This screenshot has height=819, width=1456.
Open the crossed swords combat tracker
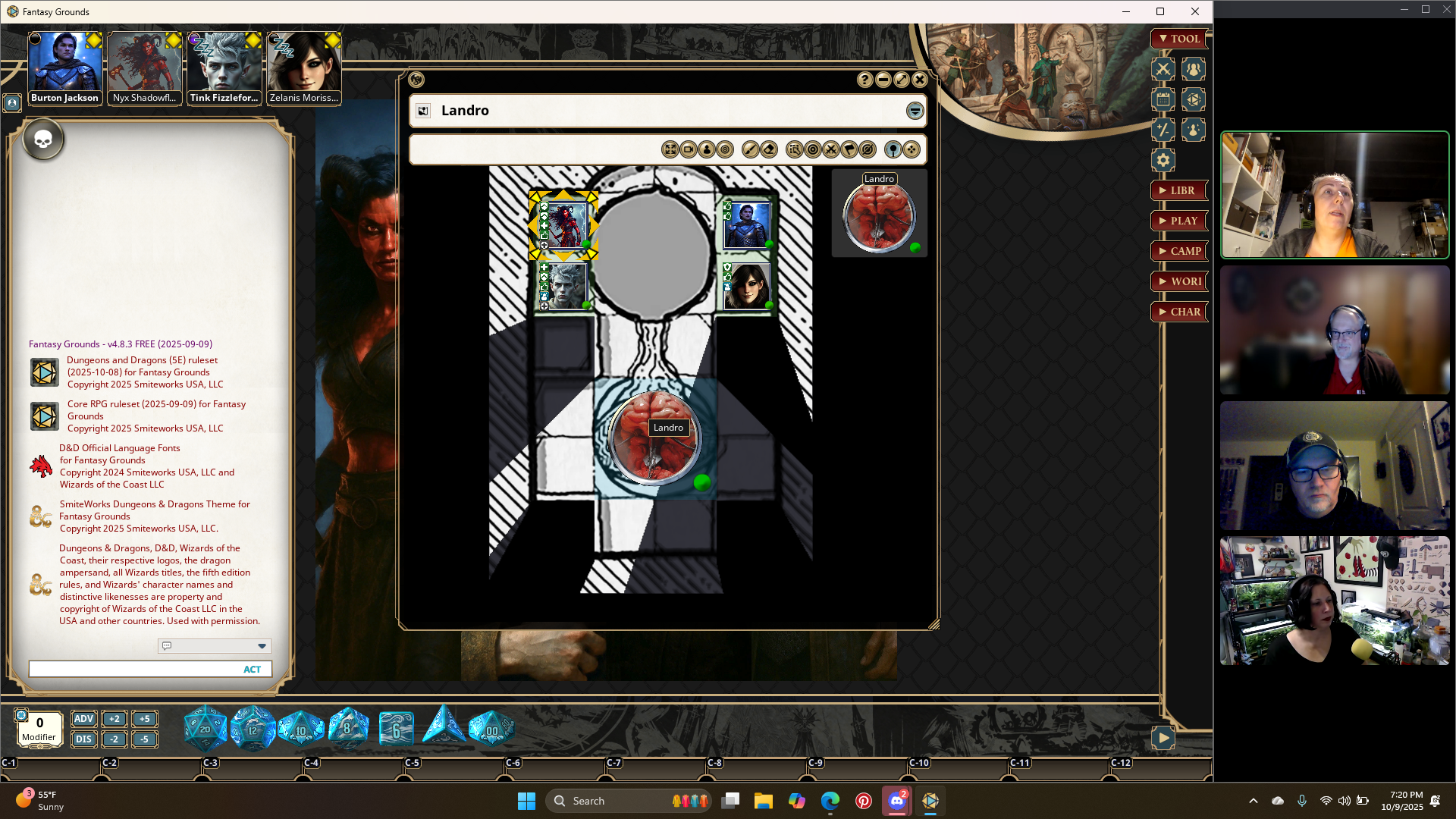coord(1163,70)
